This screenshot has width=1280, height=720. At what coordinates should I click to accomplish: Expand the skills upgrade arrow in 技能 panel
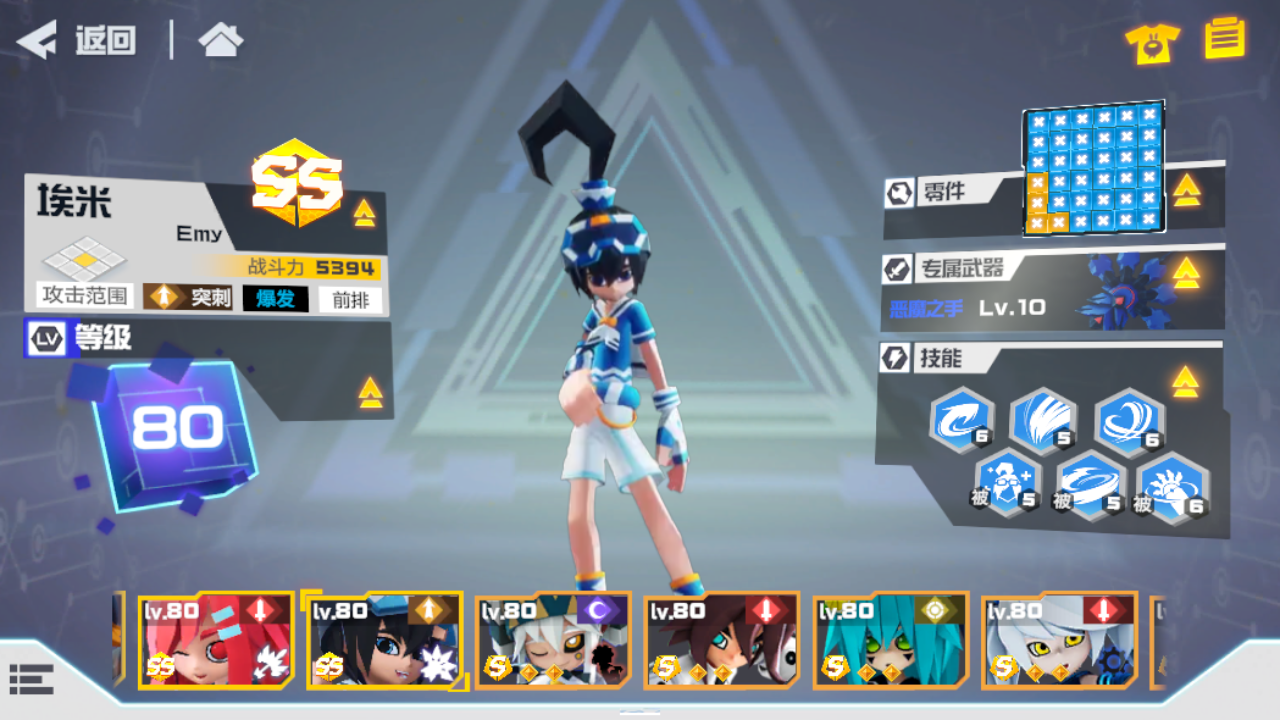tap(1186, 382)
